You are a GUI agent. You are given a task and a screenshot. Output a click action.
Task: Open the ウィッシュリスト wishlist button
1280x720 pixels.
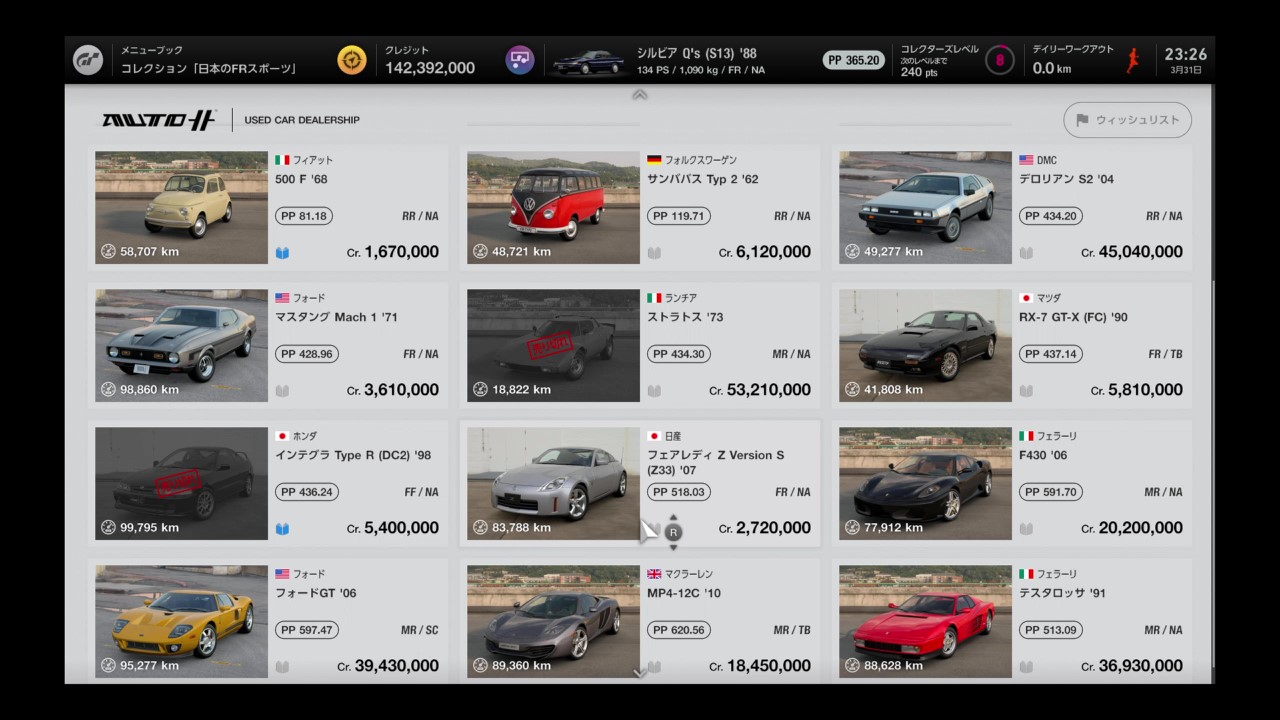tap(1127, 120)
